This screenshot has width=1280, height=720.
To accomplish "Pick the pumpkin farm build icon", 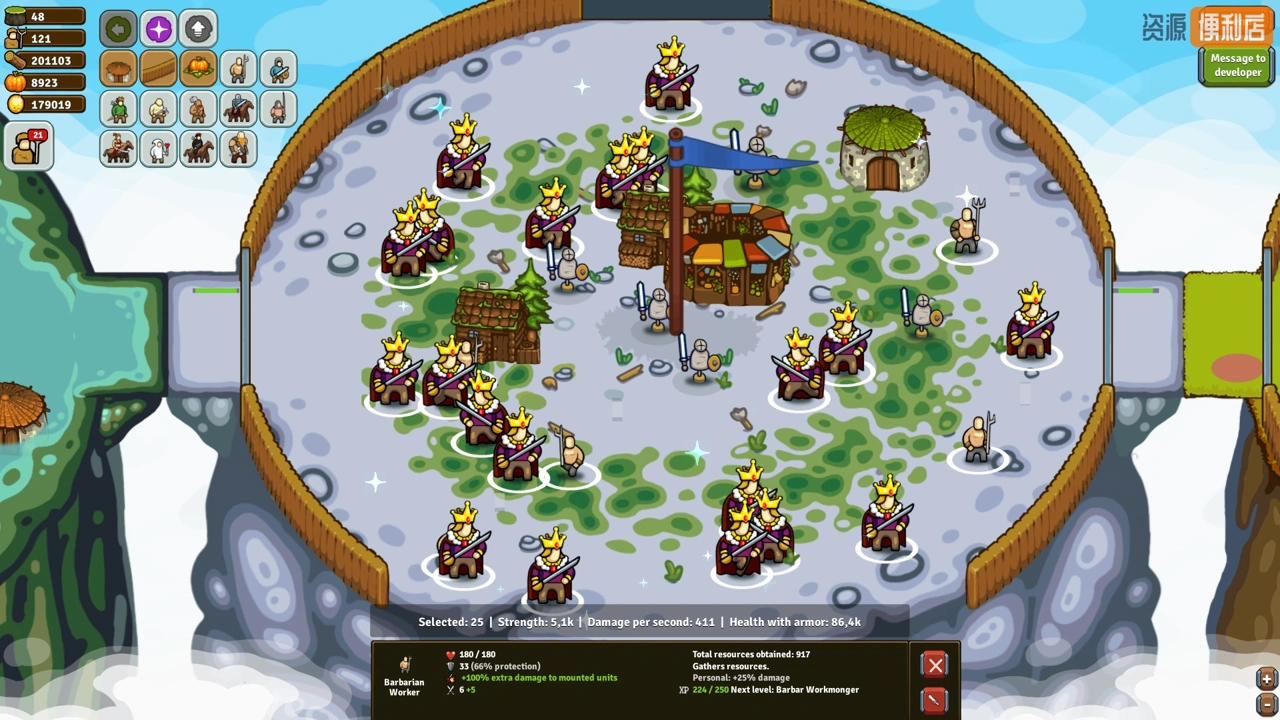I will (198, 69).
